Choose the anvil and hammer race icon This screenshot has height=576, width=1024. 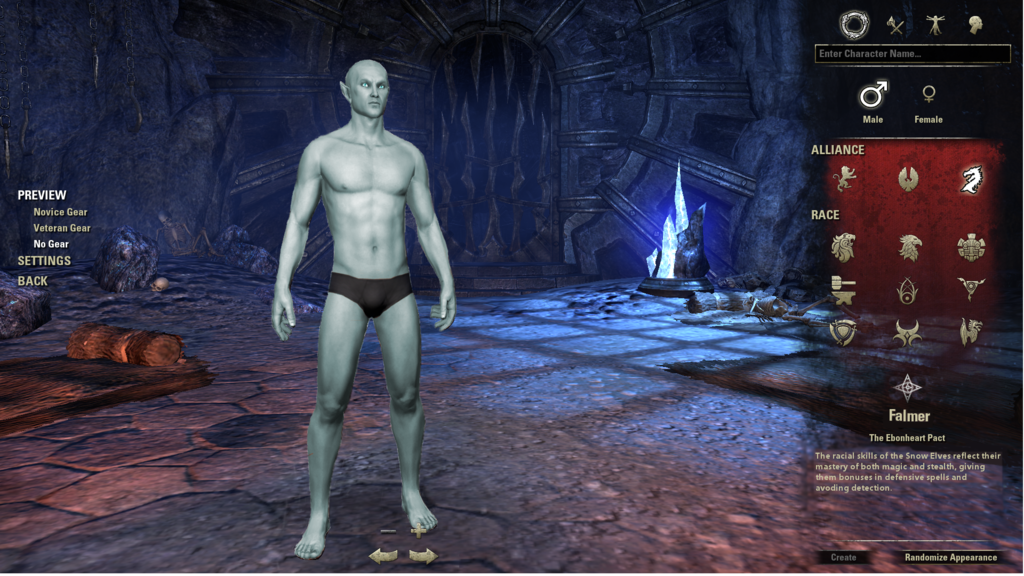pyautogui.click(x=843, y=290)
